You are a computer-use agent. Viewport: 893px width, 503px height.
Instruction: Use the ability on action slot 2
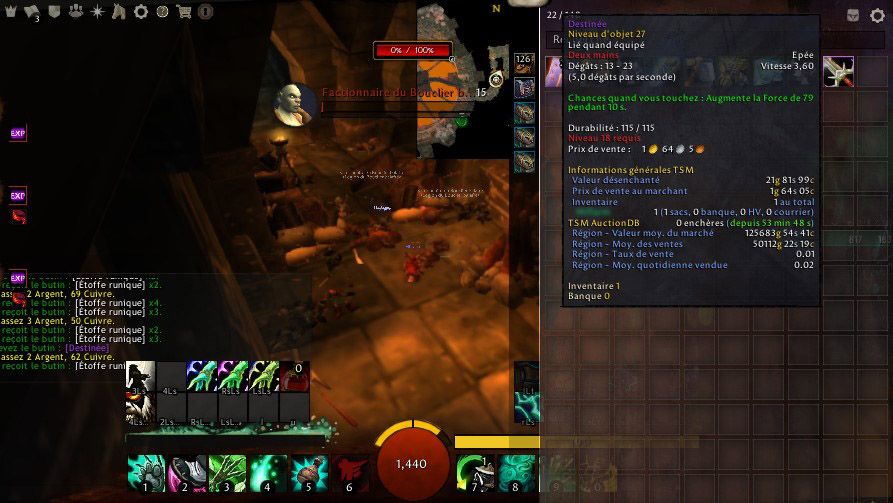coord(186,473)
